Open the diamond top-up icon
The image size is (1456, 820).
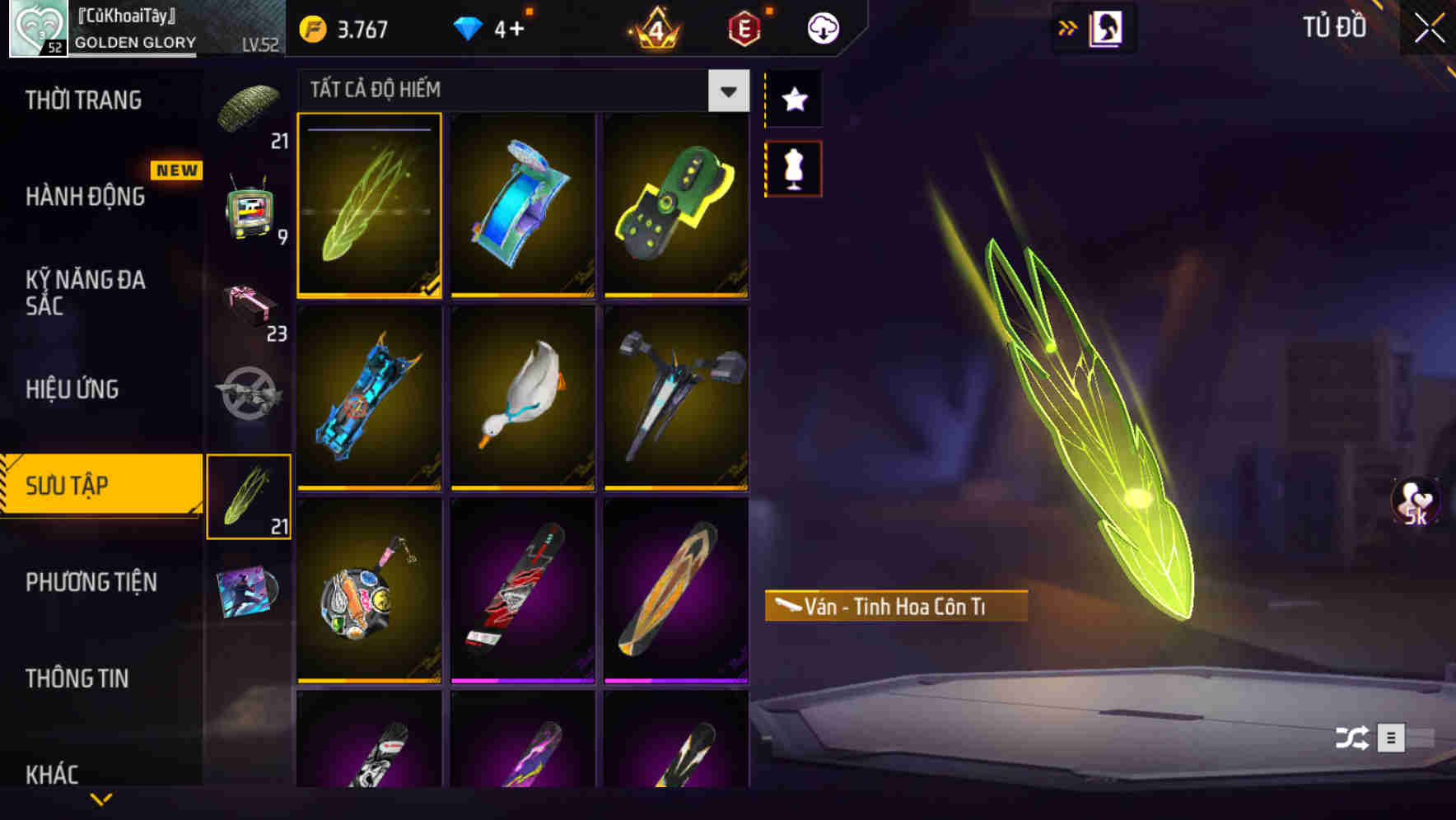[x=468, y=27]
